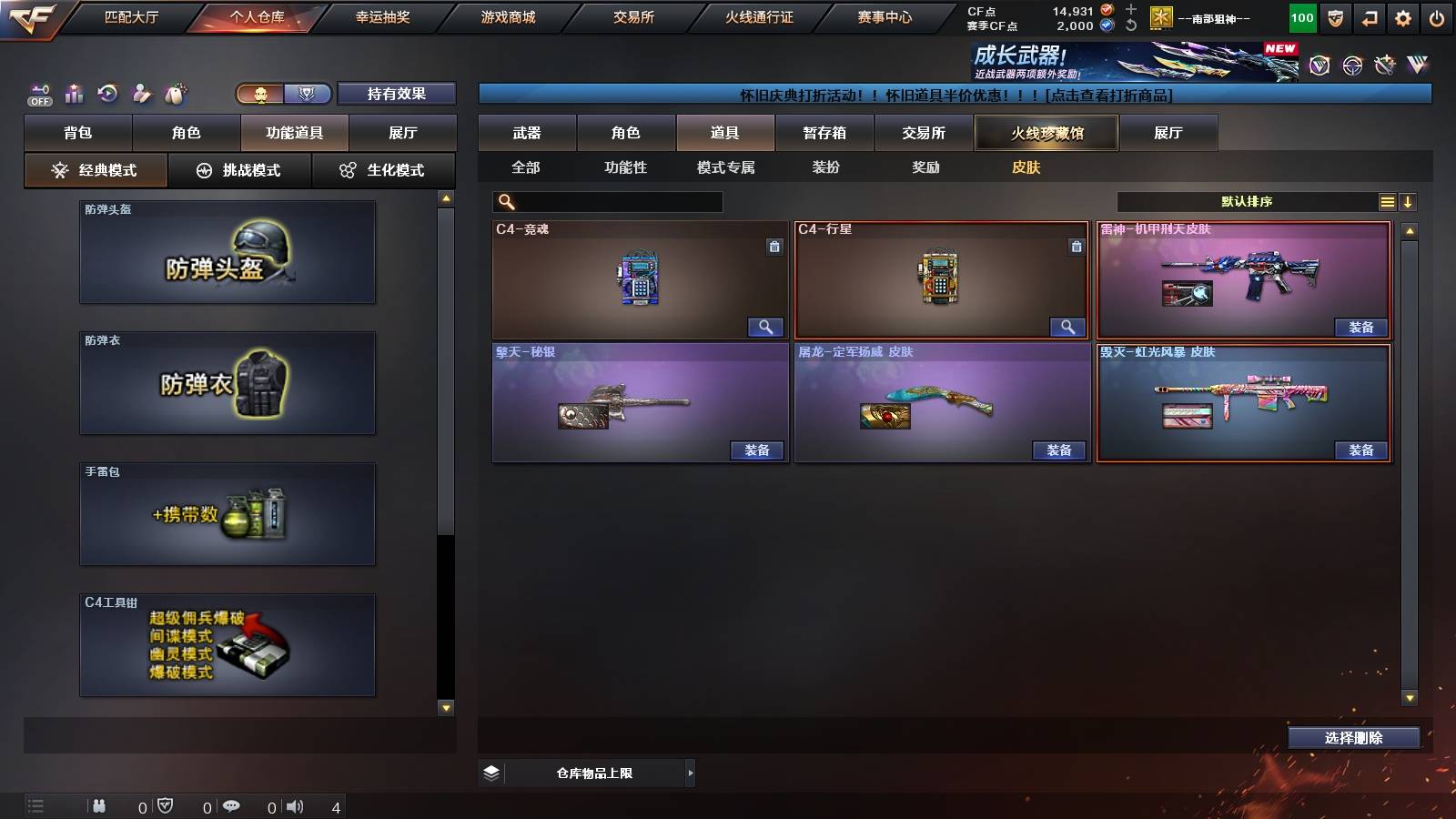The height and width of the screenshot is (819, 1456).
Task: Click the exit power icon at top right
Action: pyautogui.click(x=1436, y=18)
